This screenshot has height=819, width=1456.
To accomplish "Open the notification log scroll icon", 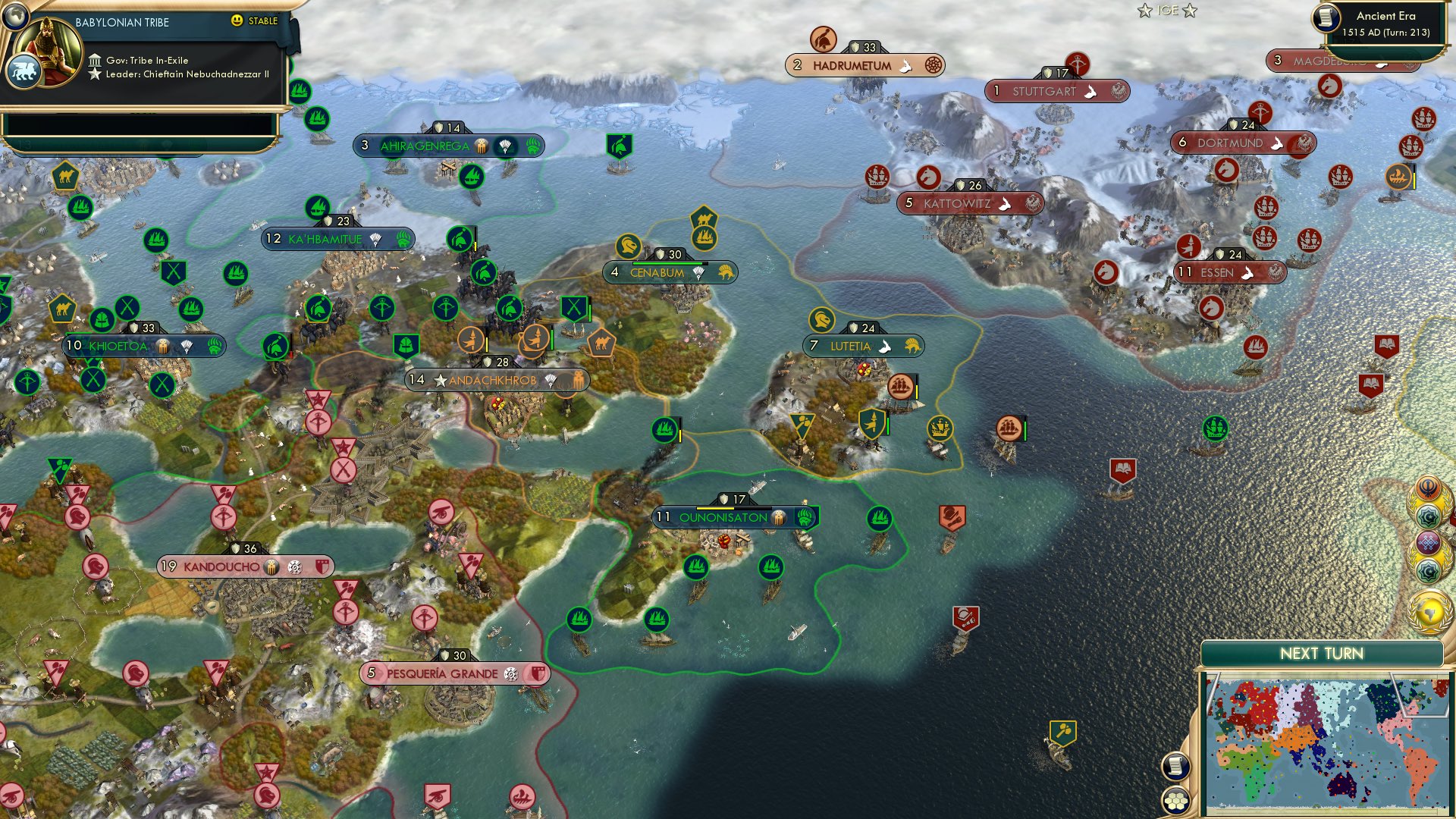I will click(1175, 767).
